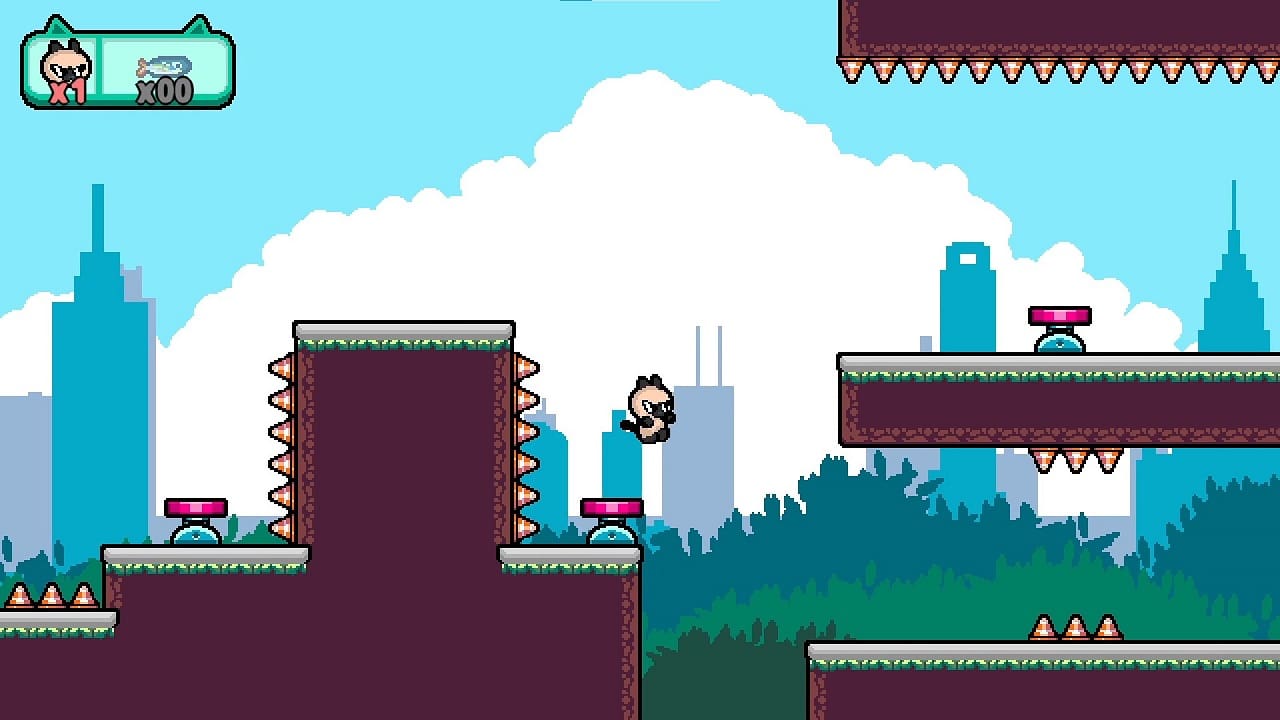Click the pink spring pad on the right platform
This screenshot has height=720, width=1280.
[1060, 315]
